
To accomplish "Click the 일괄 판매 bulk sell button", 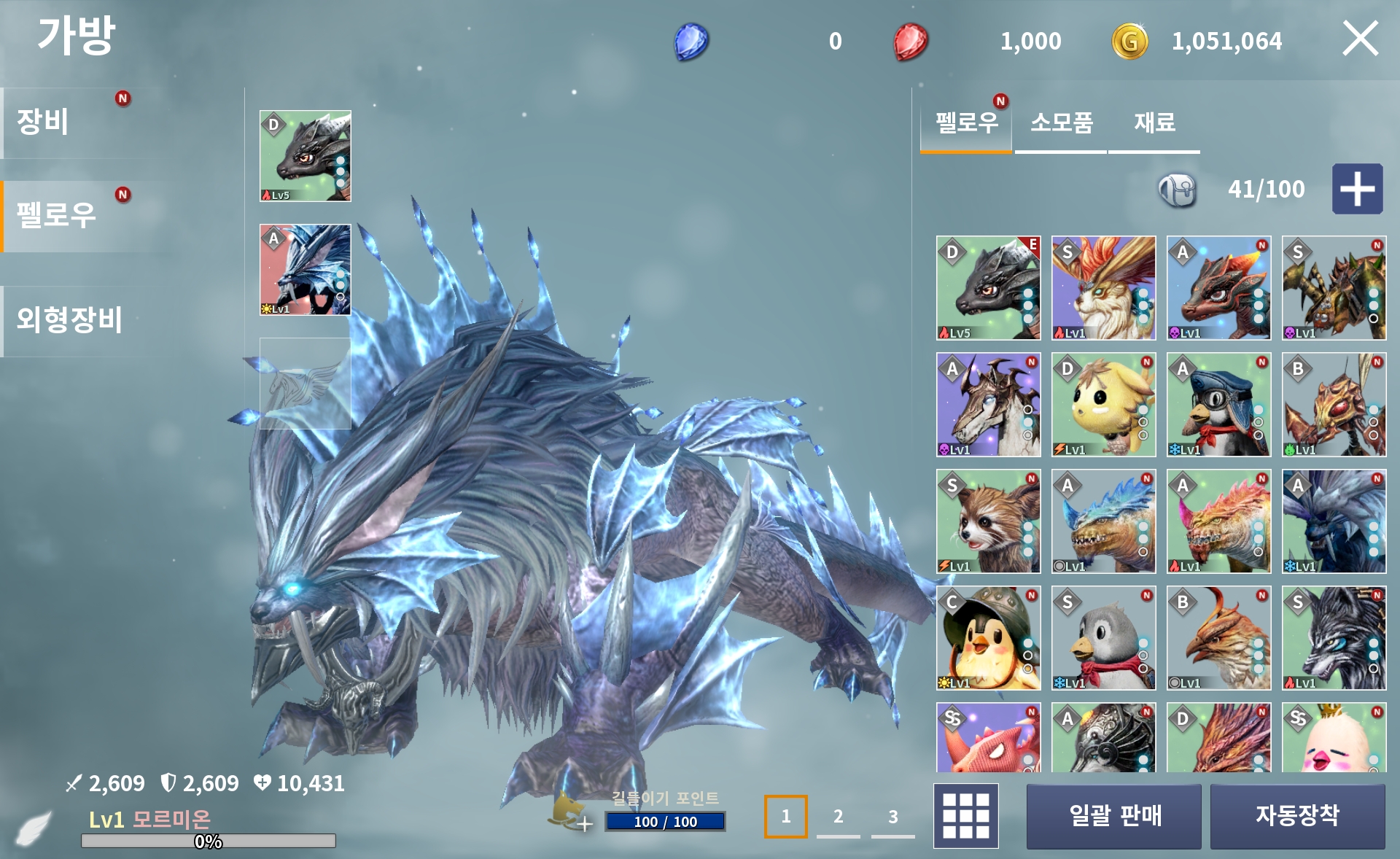I will pyautogui.click(x=1113, y=816).
